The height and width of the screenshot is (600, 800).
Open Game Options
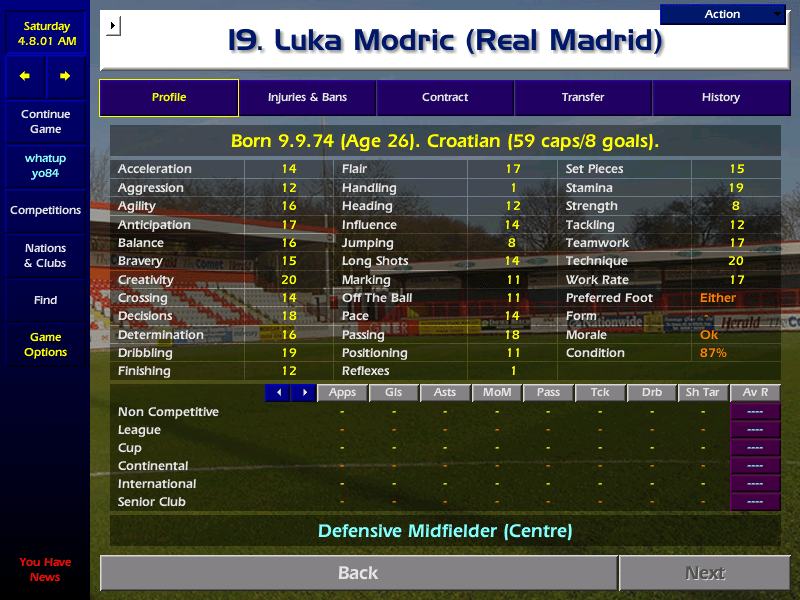coord(45,345)
